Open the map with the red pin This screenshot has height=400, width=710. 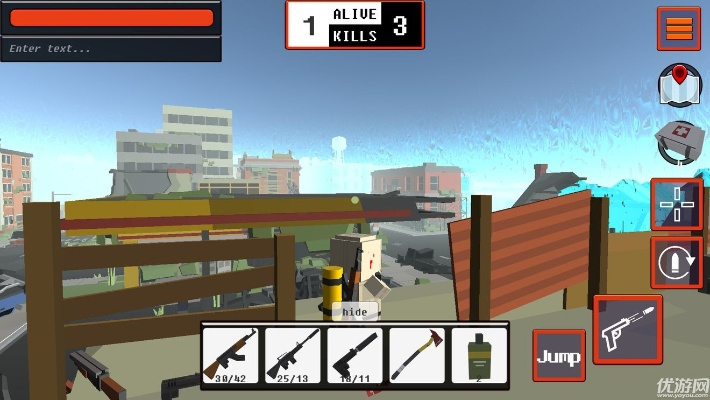(677, 84)
